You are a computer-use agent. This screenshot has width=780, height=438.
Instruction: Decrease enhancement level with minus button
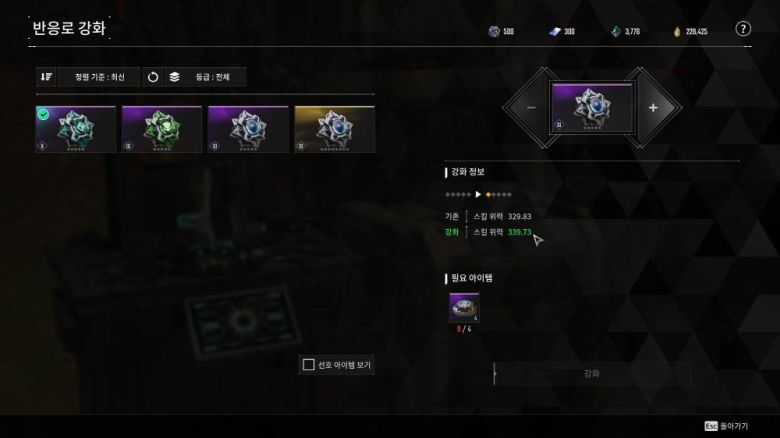531,108
